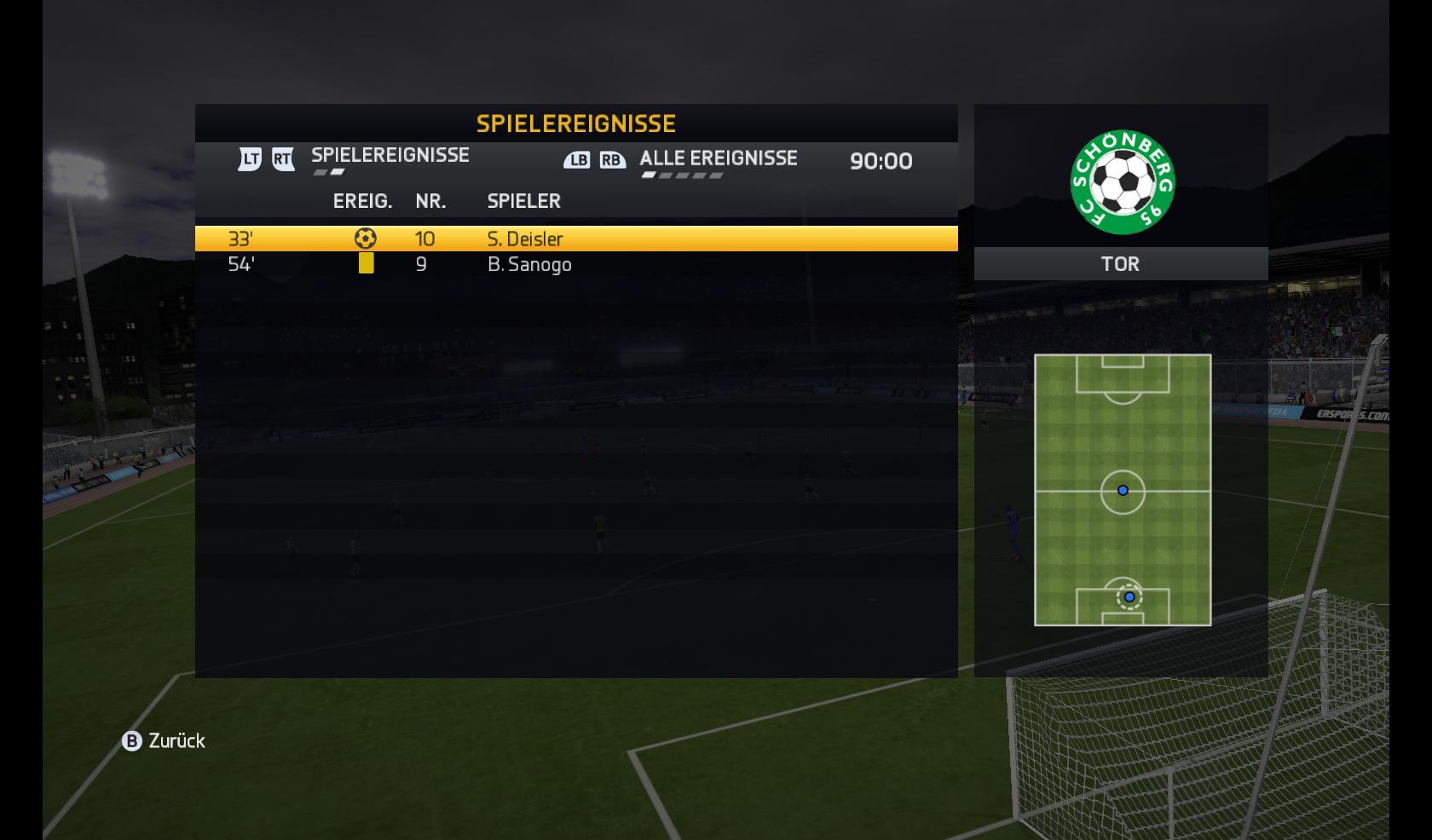Click the FC Schönberg 95 club crest

(1122, 182)
